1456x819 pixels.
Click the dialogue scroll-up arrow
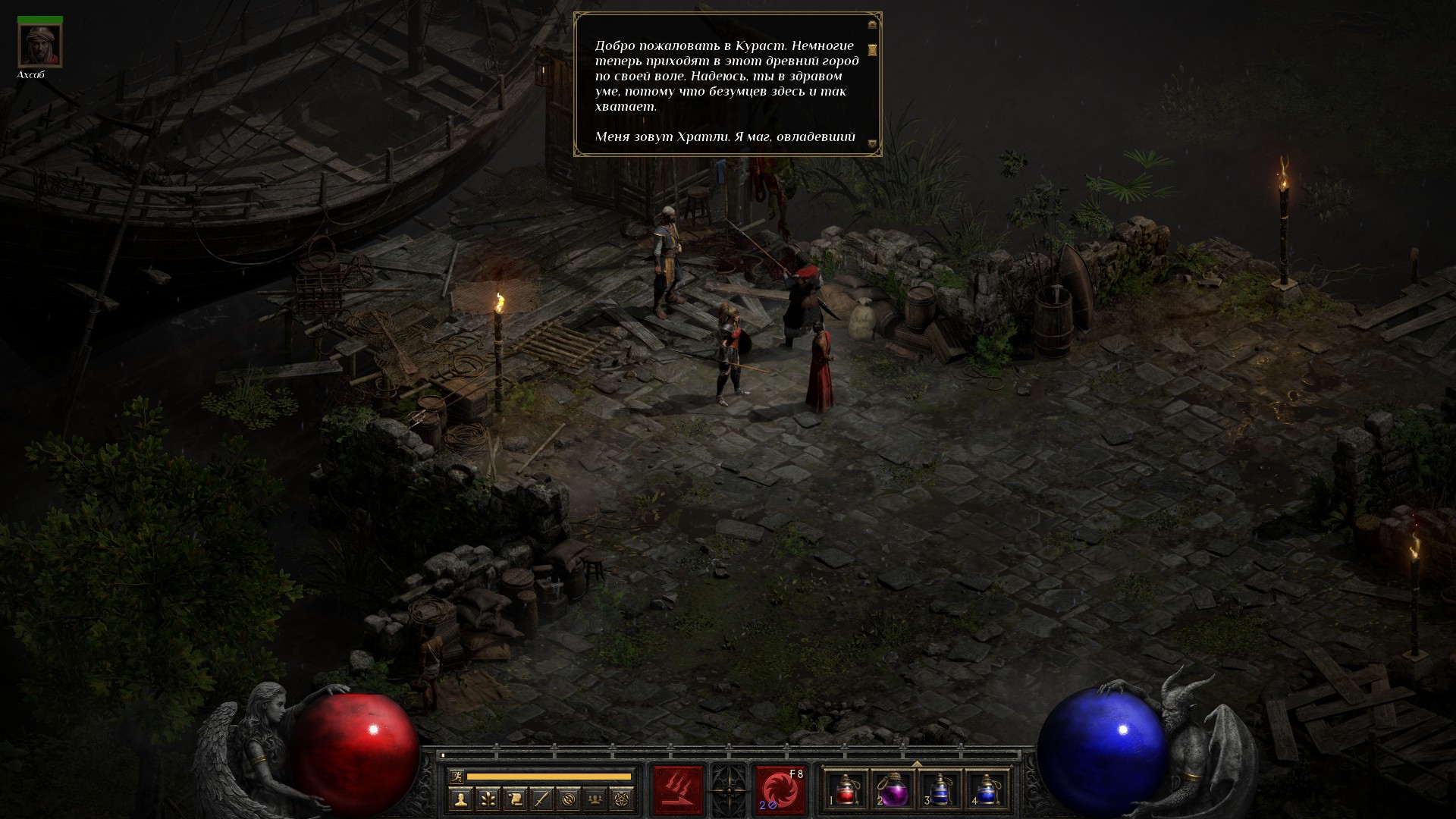(872, 25)
